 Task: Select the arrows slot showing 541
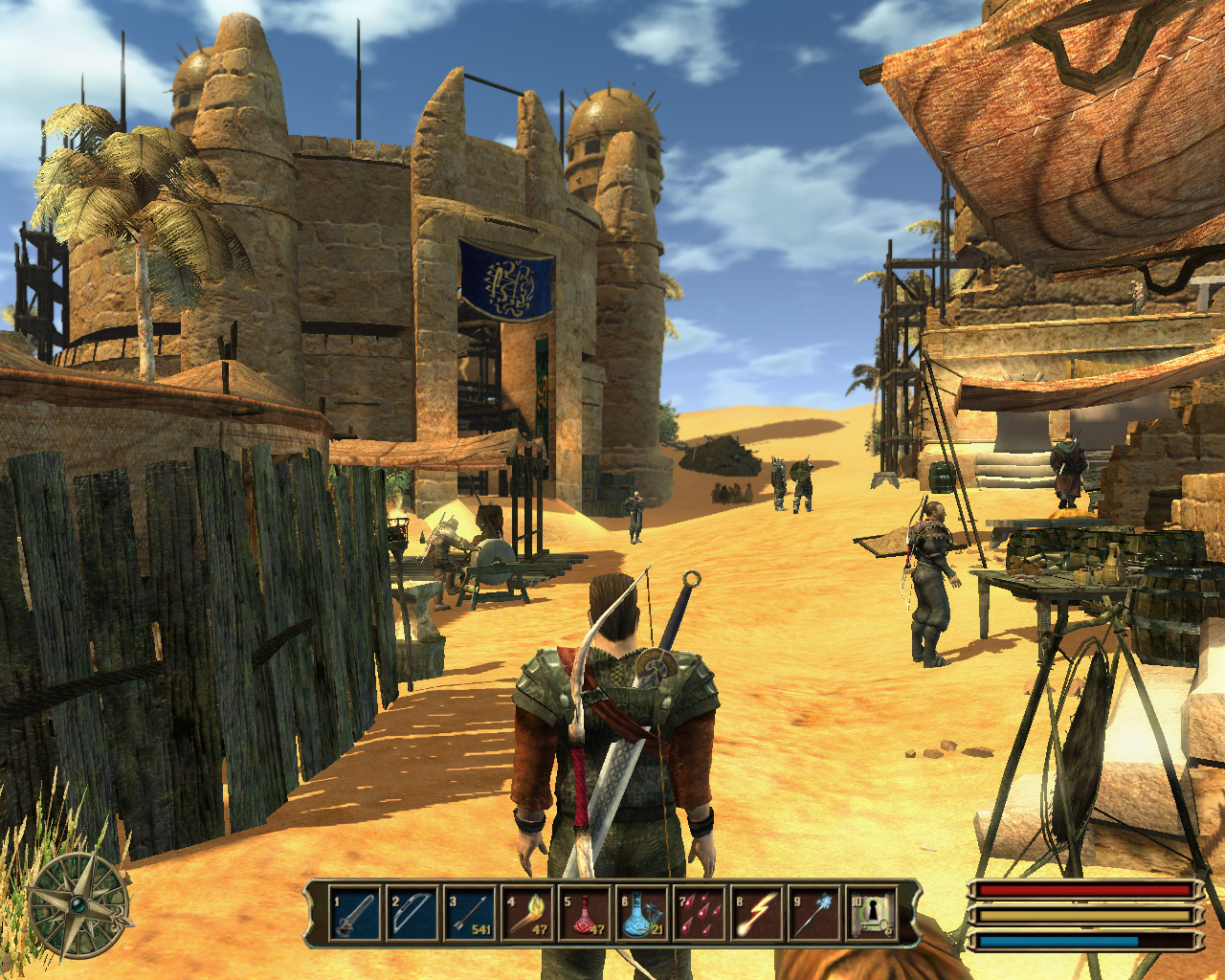click(x=469, y=915)
